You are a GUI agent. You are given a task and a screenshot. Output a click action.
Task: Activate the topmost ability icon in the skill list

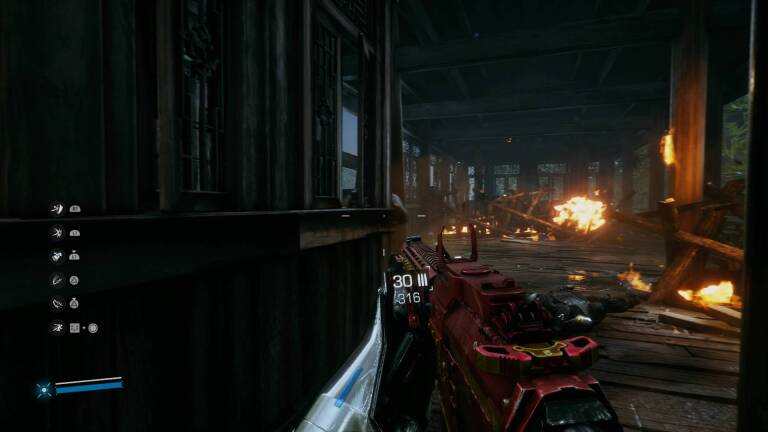tap(57, 208)
